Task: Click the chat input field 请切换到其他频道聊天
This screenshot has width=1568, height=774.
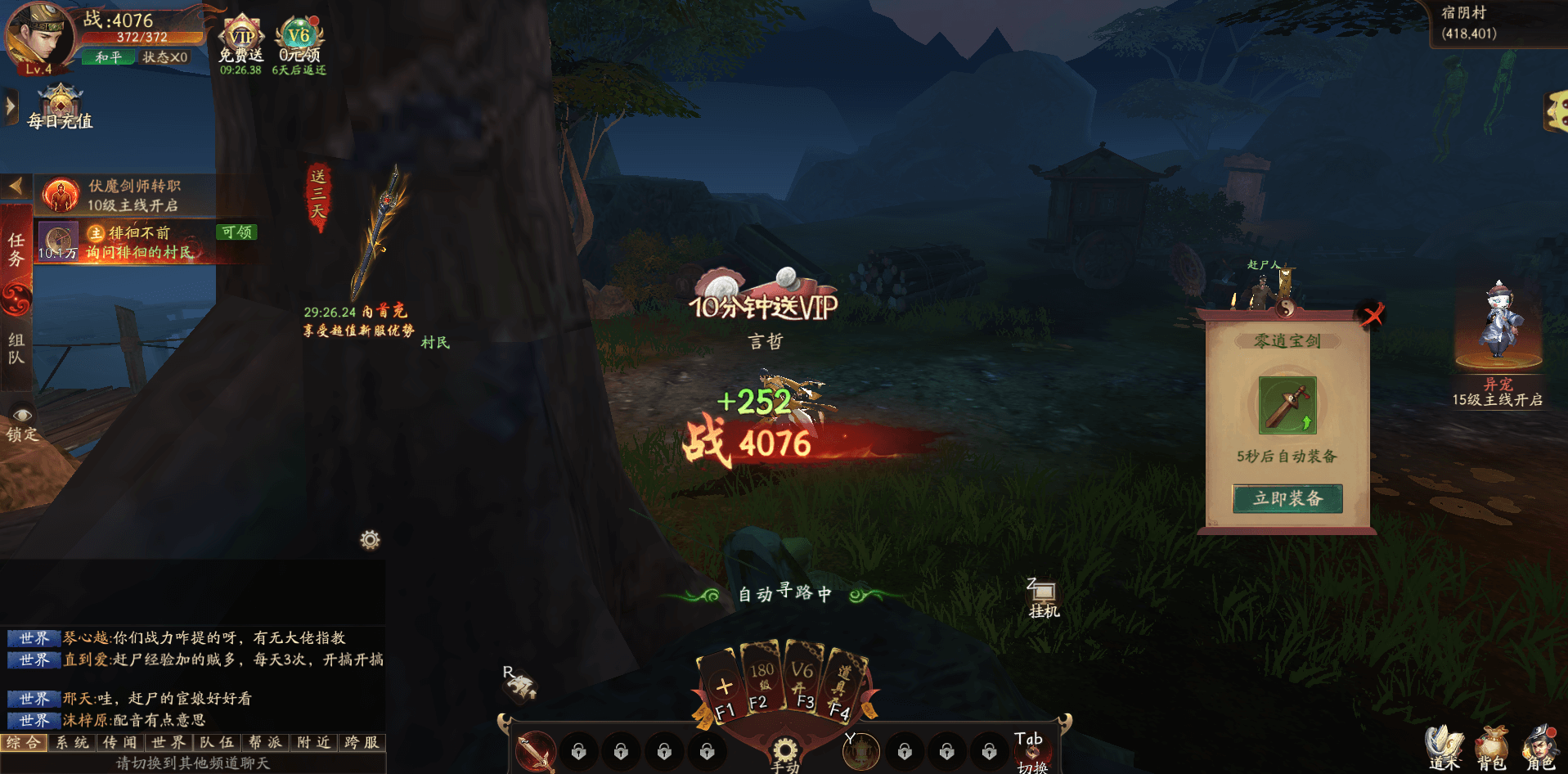Action: click(192, 763)
